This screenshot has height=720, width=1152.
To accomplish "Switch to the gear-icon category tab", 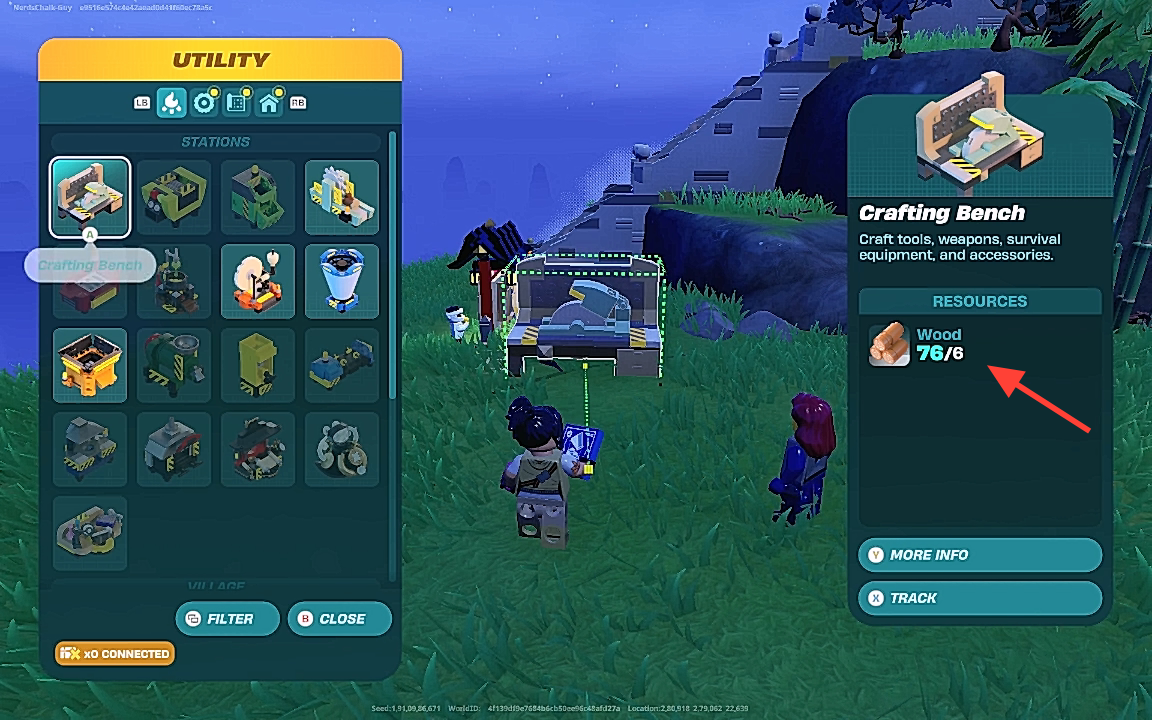I will click(205, 102).
